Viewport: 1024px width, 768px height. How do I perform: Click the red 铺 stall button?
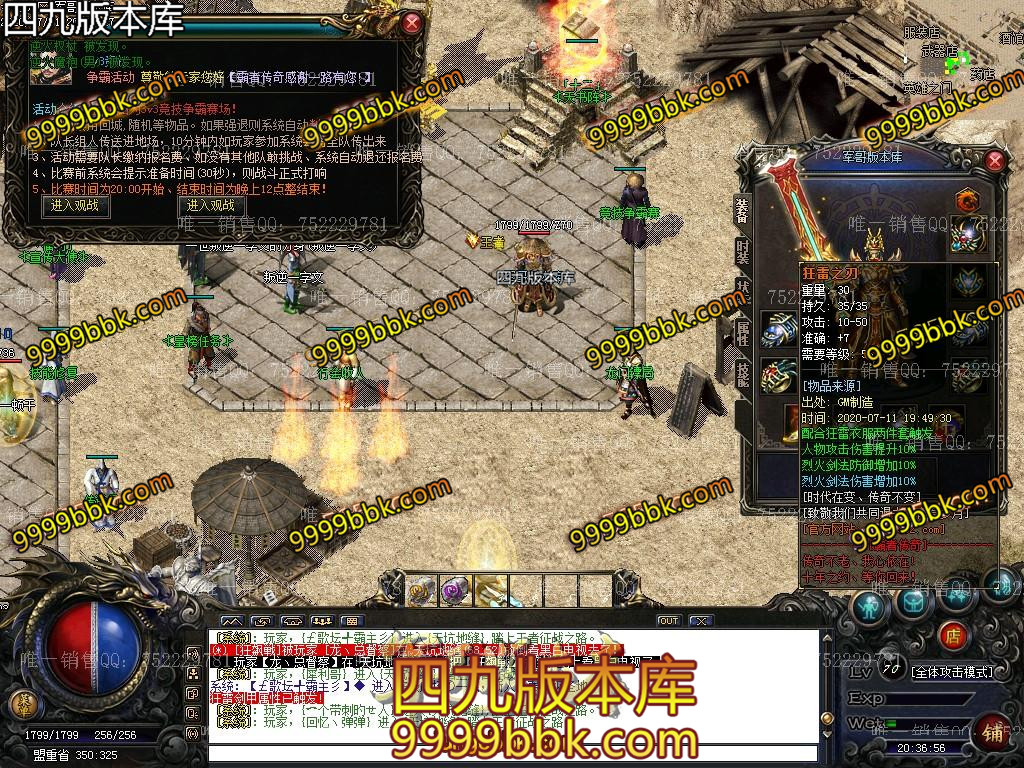(992, 730)
